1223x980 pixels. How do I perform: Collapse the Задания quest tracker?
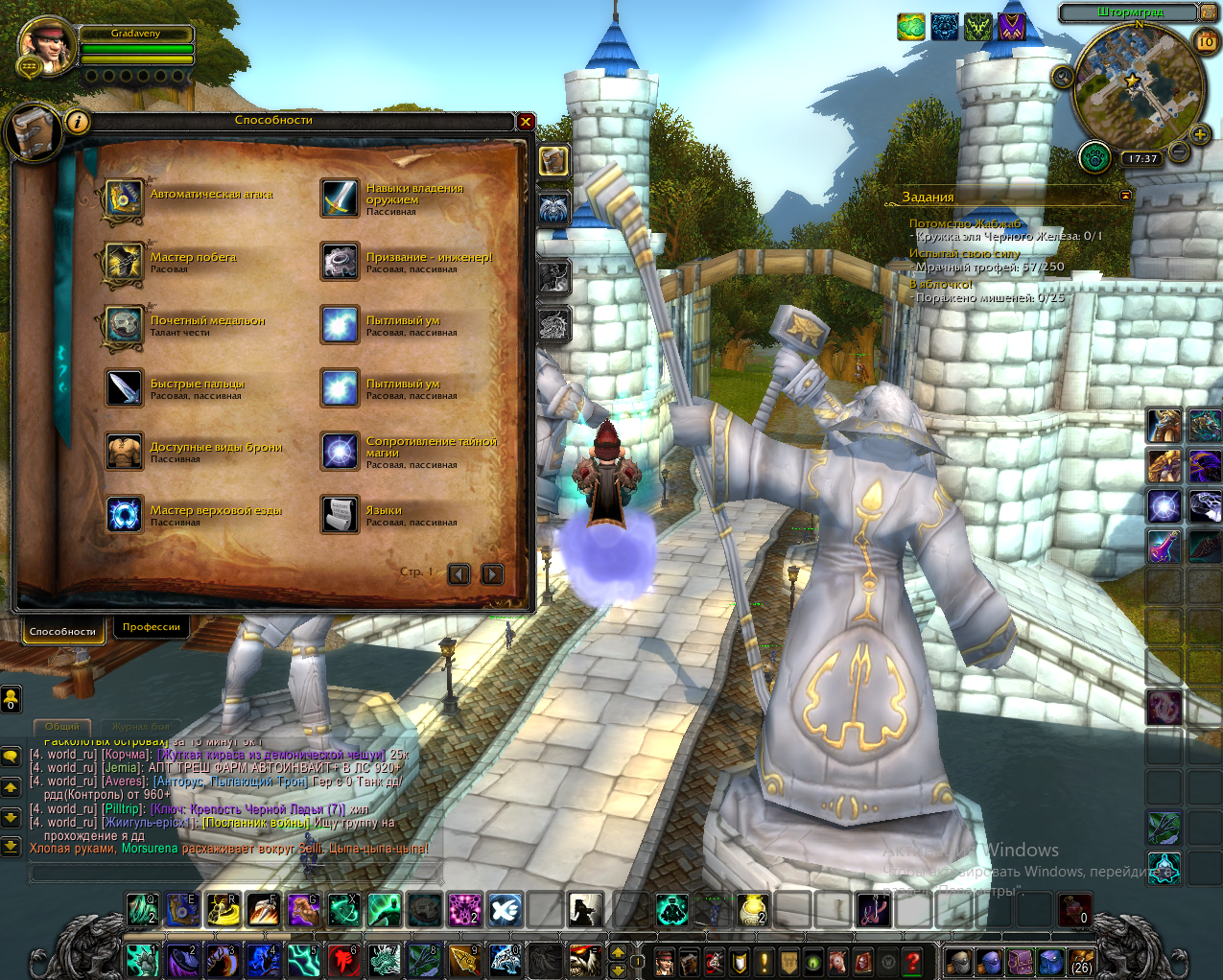point(1125,196)
